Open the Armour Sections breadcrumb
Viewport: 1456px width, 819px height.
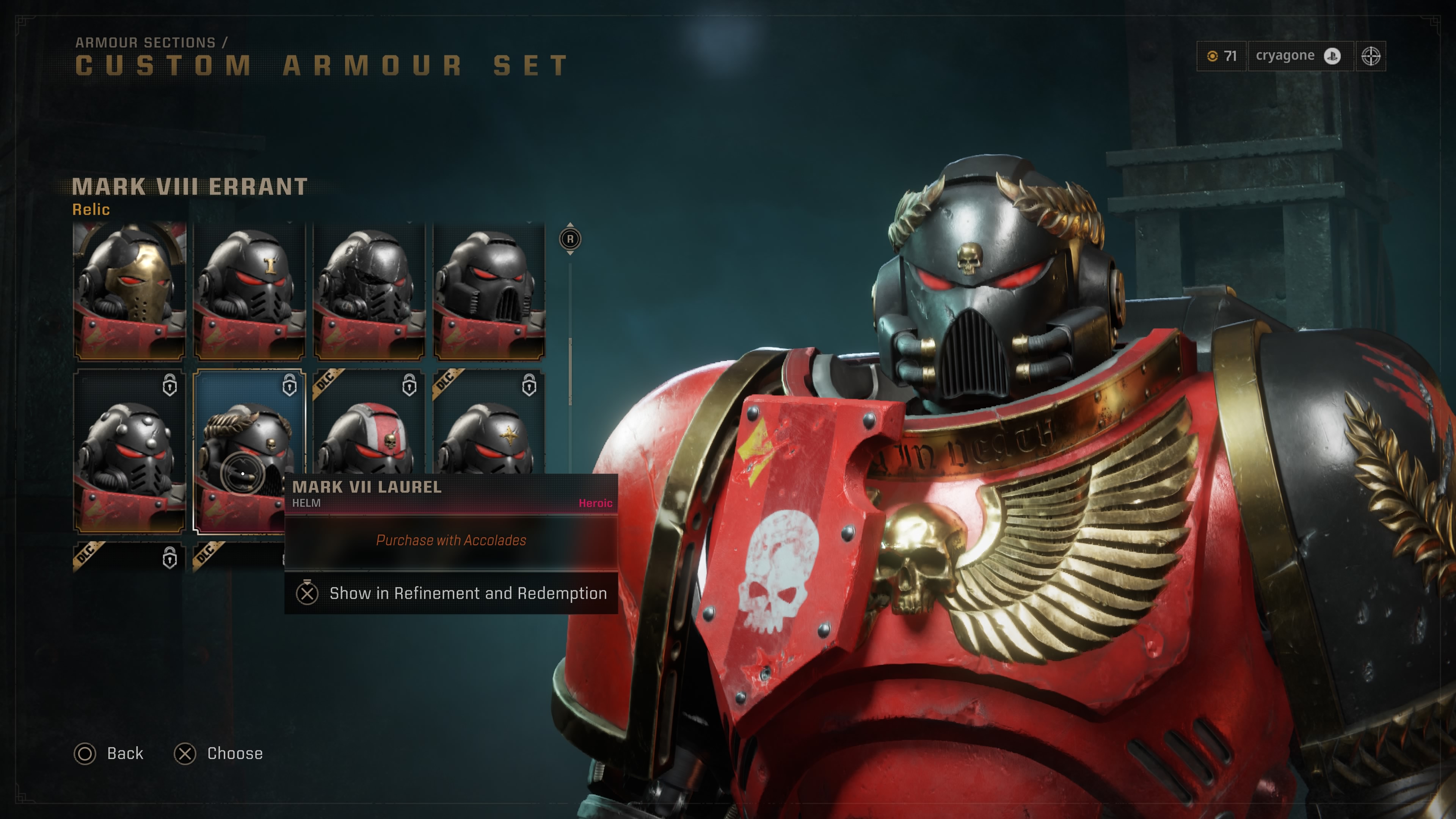point(145,42)
